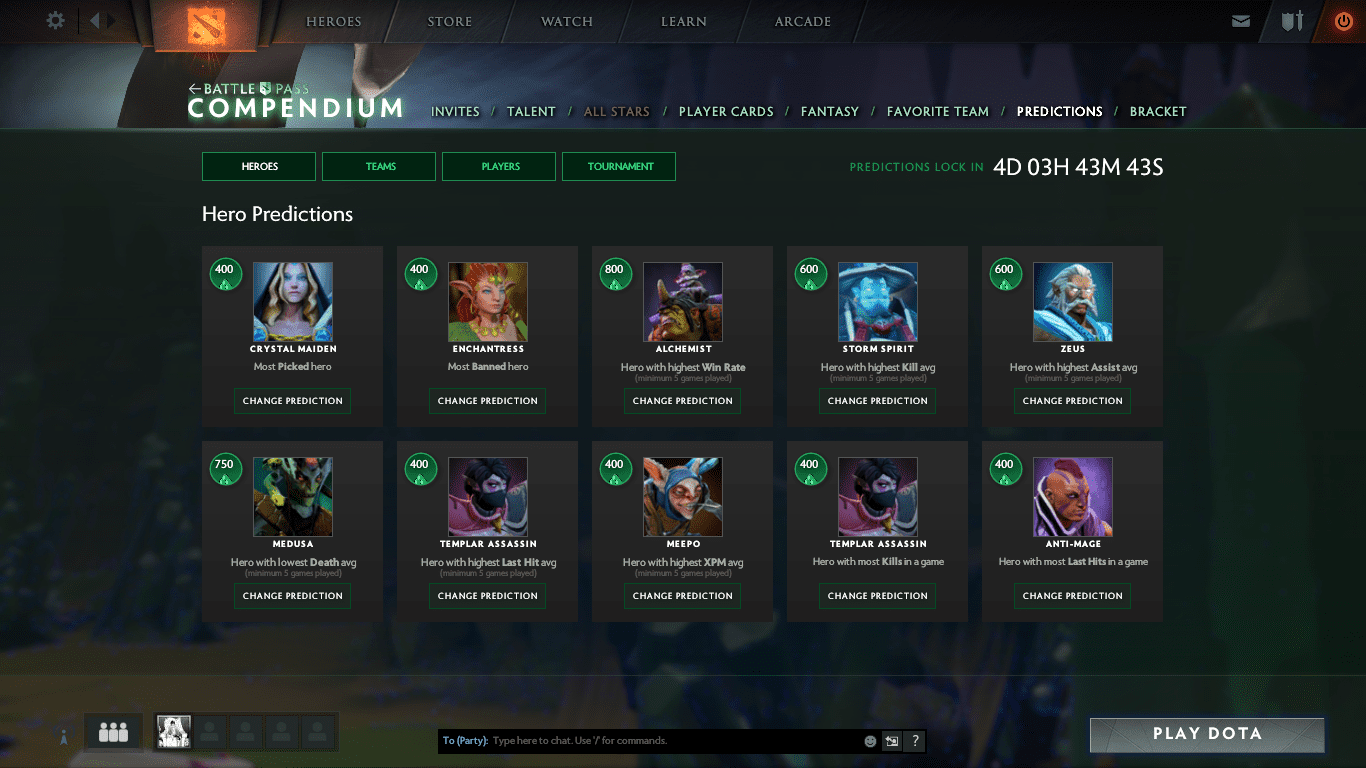Change the Anti-Mage last hits prediction
The image size is (1366, 768).
pos(1072,596)
